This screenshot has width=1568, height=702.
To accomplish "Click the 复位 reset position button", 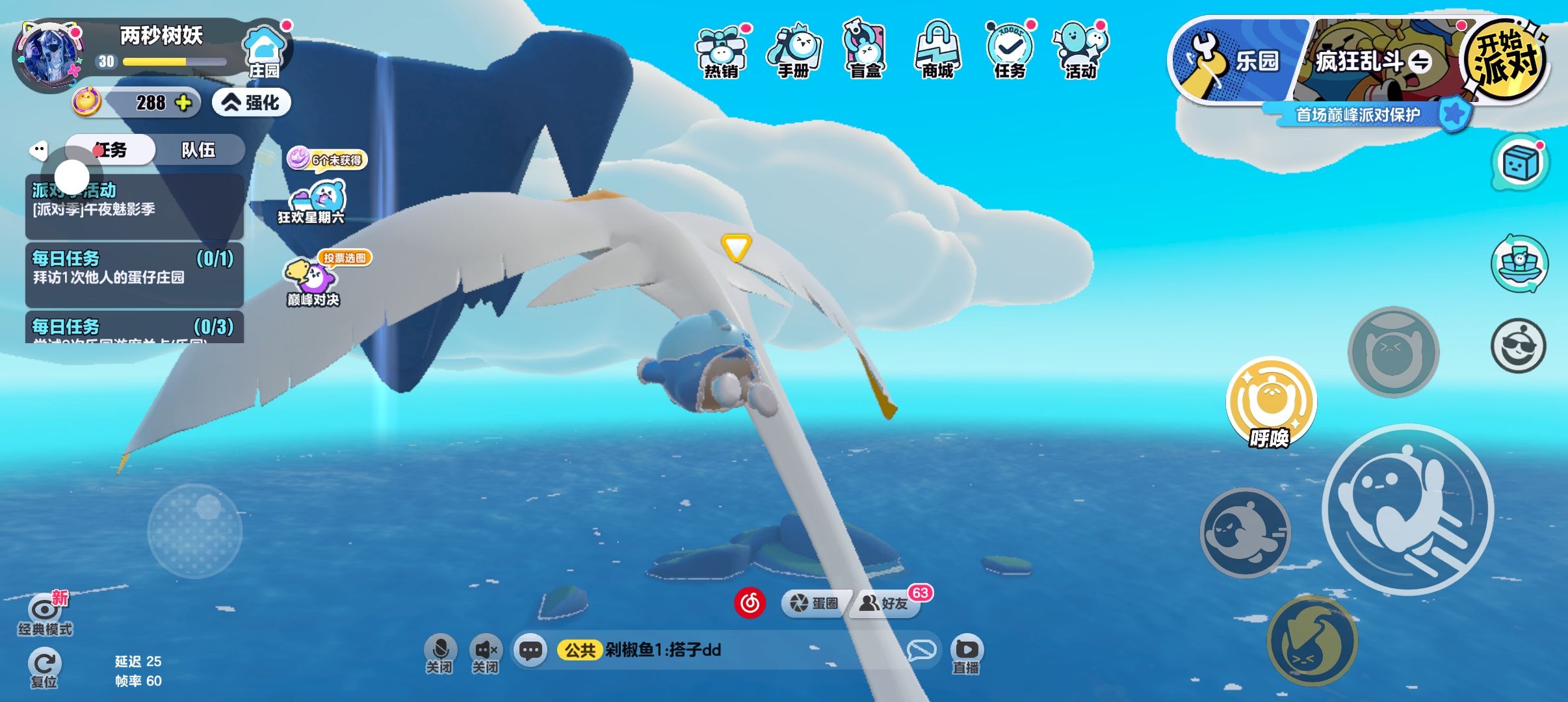I will 44,668.
